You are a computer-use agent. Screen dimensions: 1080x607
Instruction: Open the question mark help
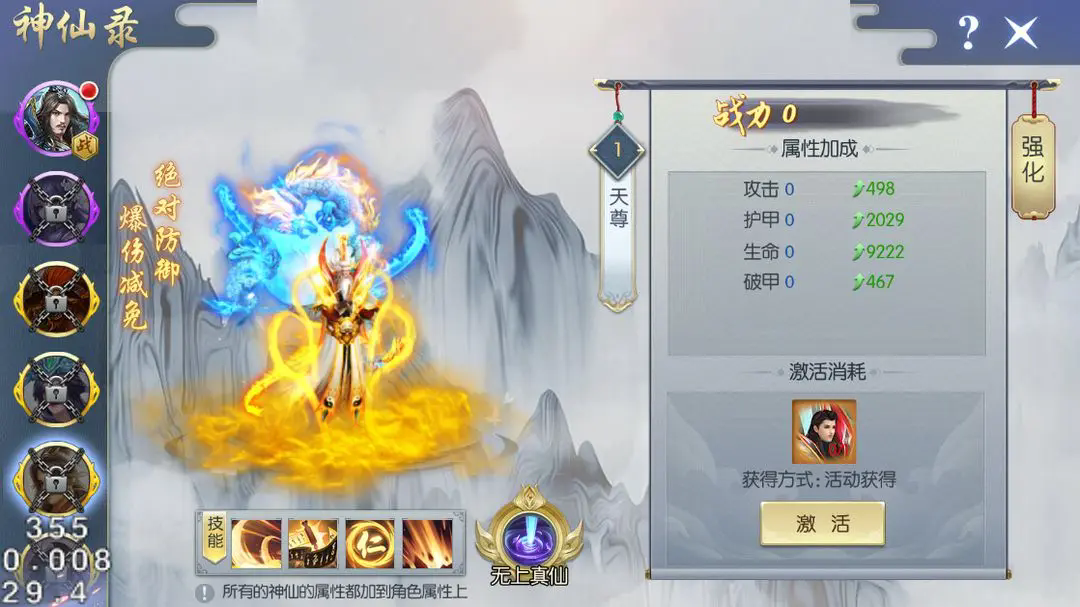click(968, 33)
